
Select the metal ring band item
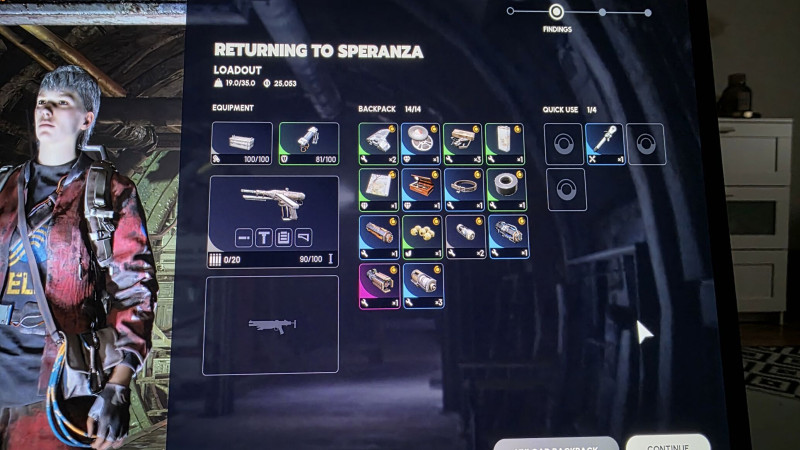[x=465, y=190]
